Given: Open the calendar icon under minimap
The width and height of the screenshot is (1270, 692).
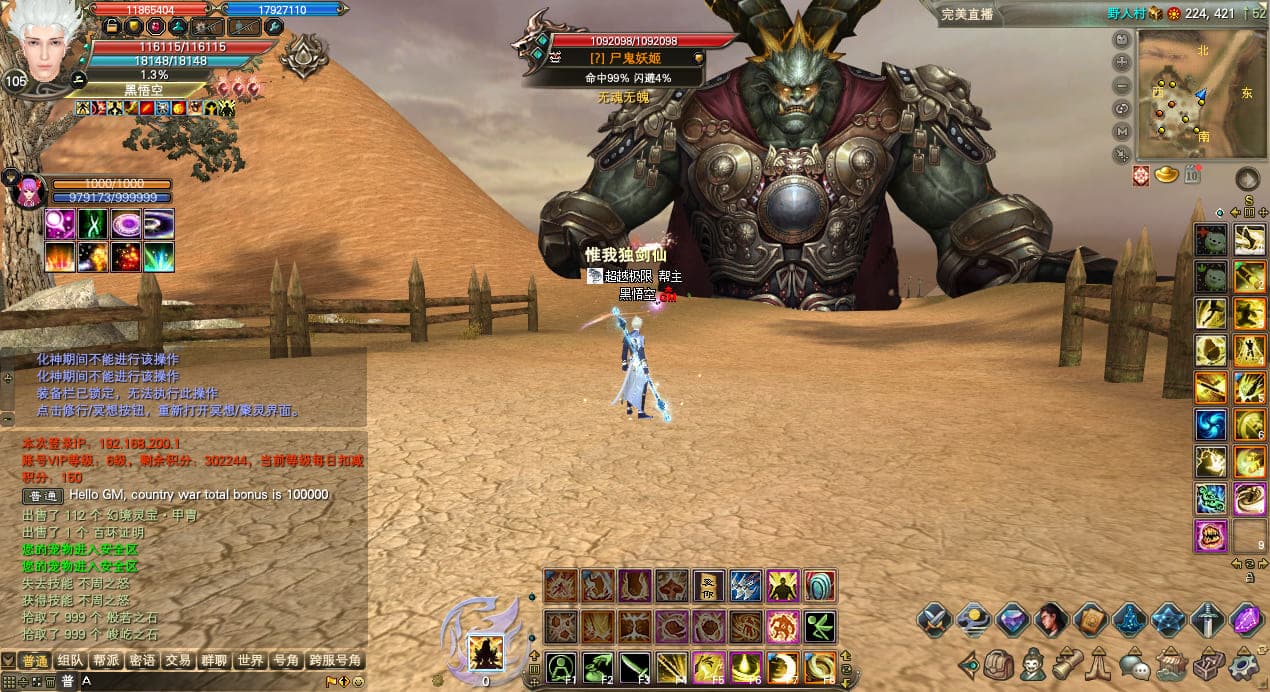Looking at the screenshot, I should pos(1191,176).
